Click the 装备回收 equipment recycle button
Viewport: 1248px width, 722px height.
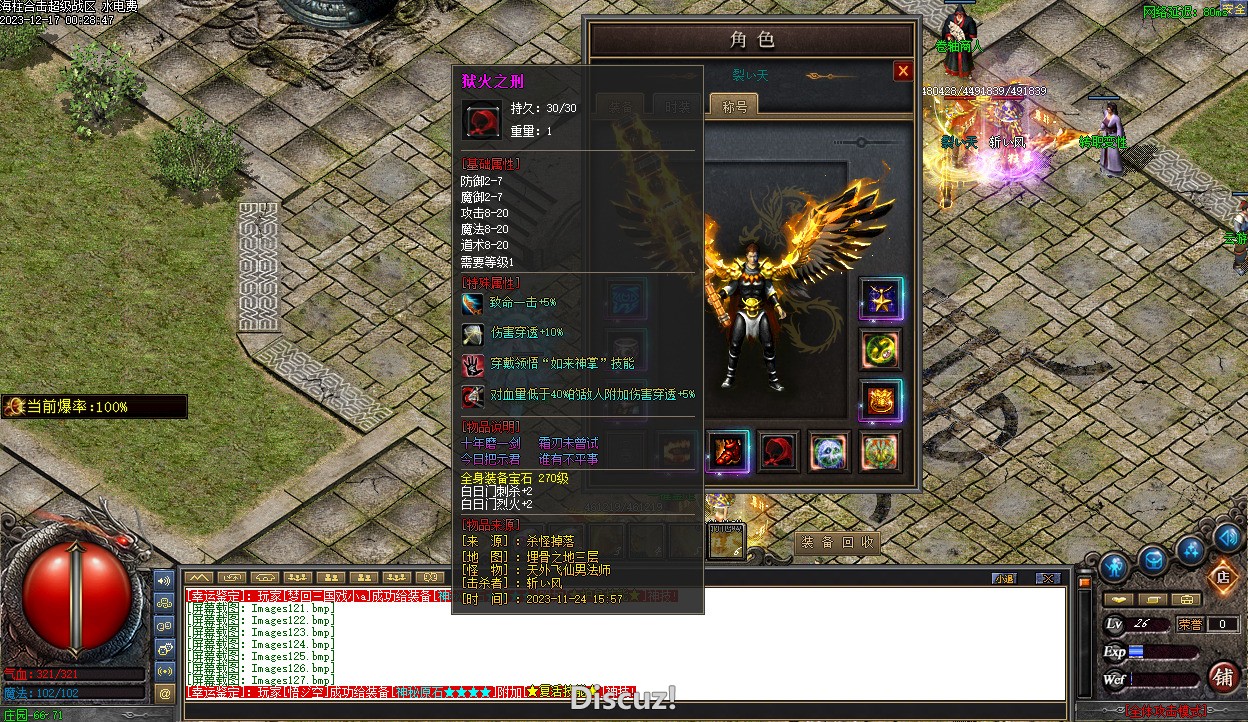838,543
